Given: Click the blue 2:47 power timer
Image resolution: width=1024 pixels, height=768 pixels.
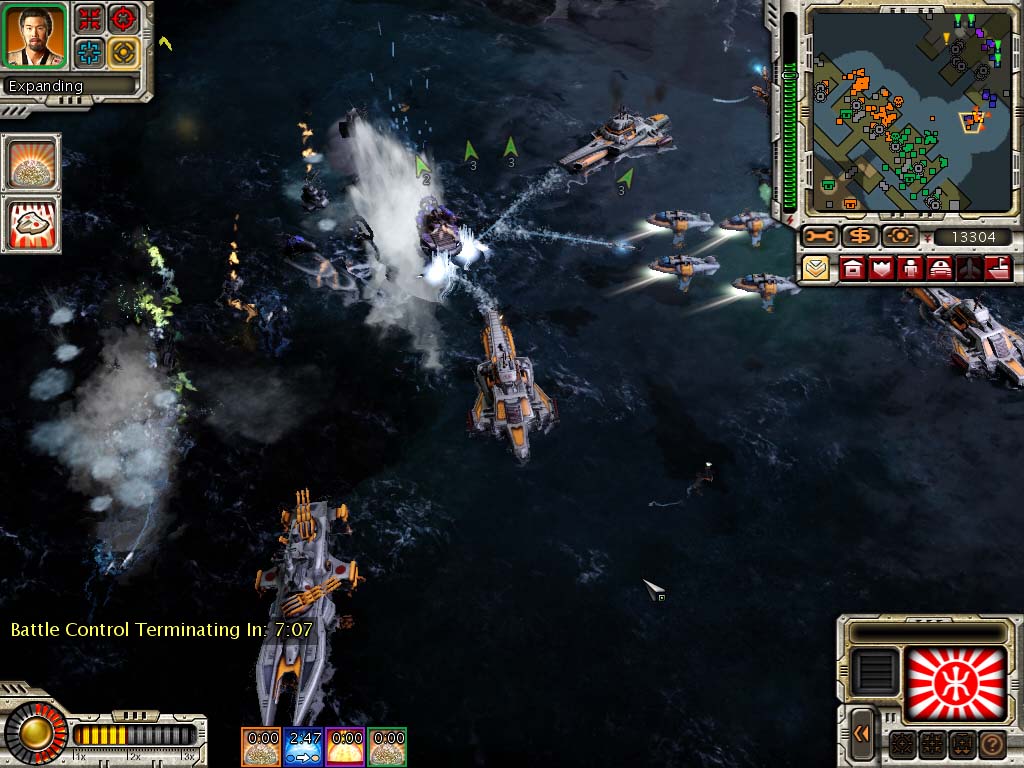Looking at the screenshot, I should (303, 746).
